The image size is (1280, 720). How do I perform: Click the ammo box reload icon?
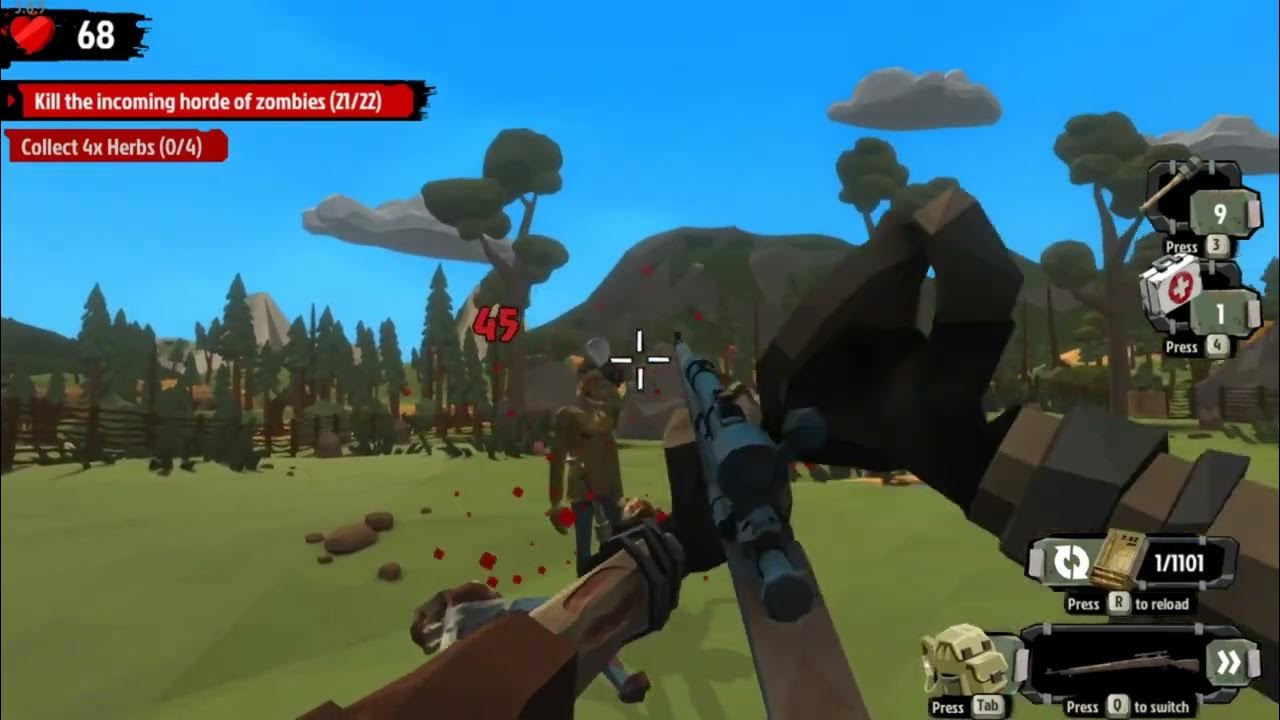pos(1118,562)
